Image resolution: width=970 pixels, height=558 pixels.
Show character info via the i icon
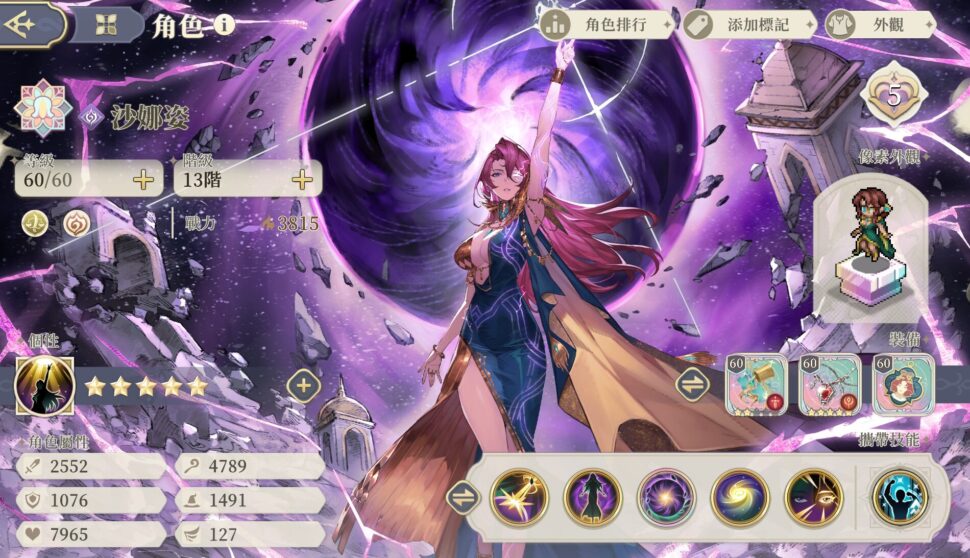(224, 25)
